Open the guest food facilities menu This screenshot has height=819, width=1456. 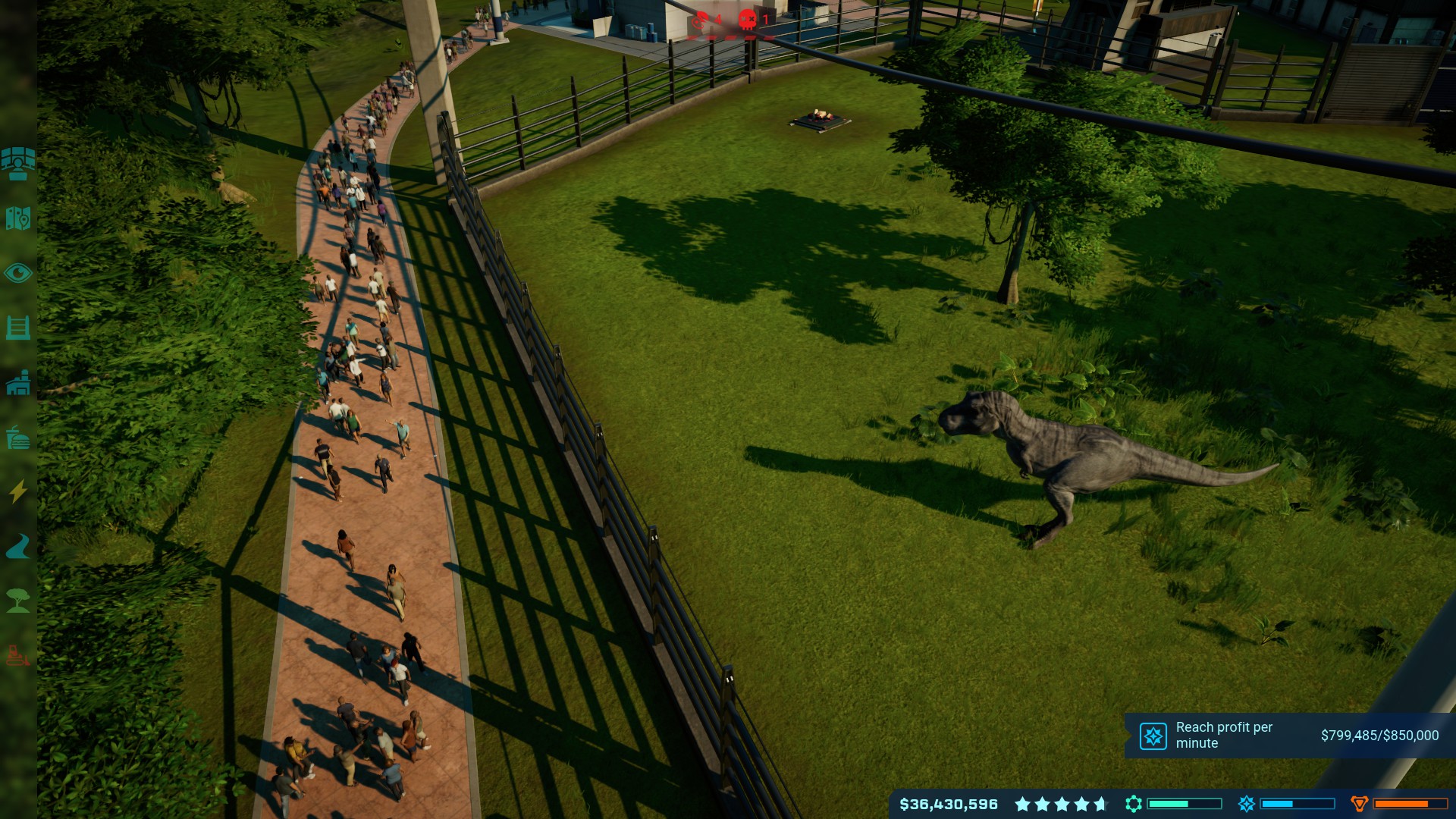point(18,438)
